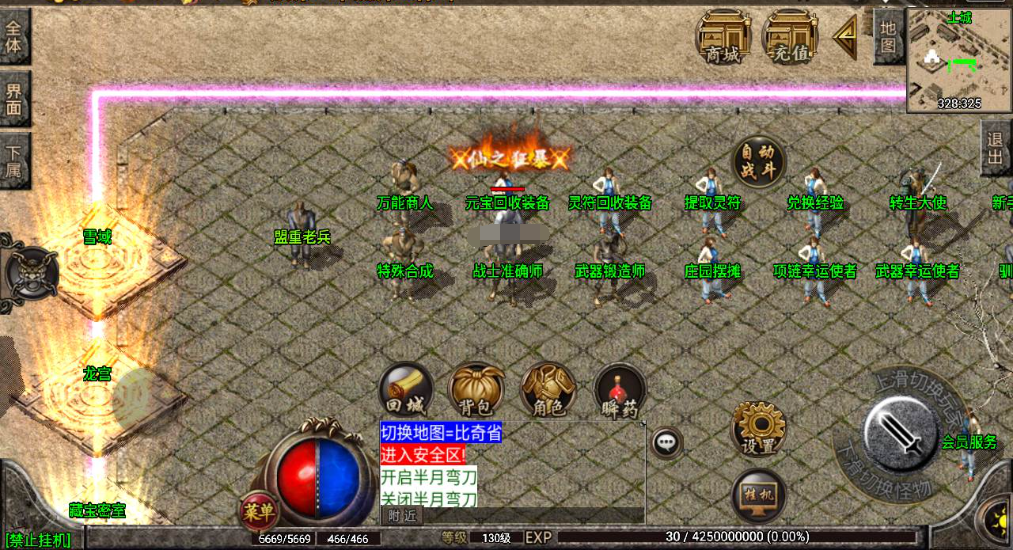Open the chat speech bubble
The height and width of the screenshot is (550, 1013).
666,441
